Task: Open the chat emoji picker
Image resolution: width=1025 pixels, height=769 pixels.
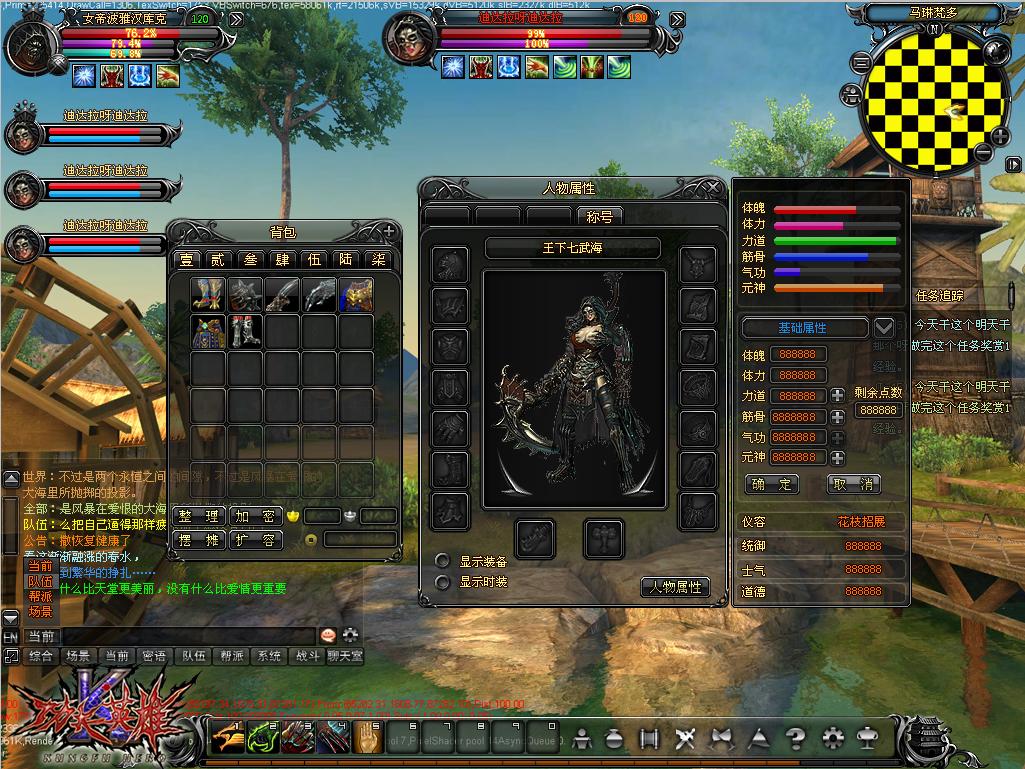Action: 328,635
